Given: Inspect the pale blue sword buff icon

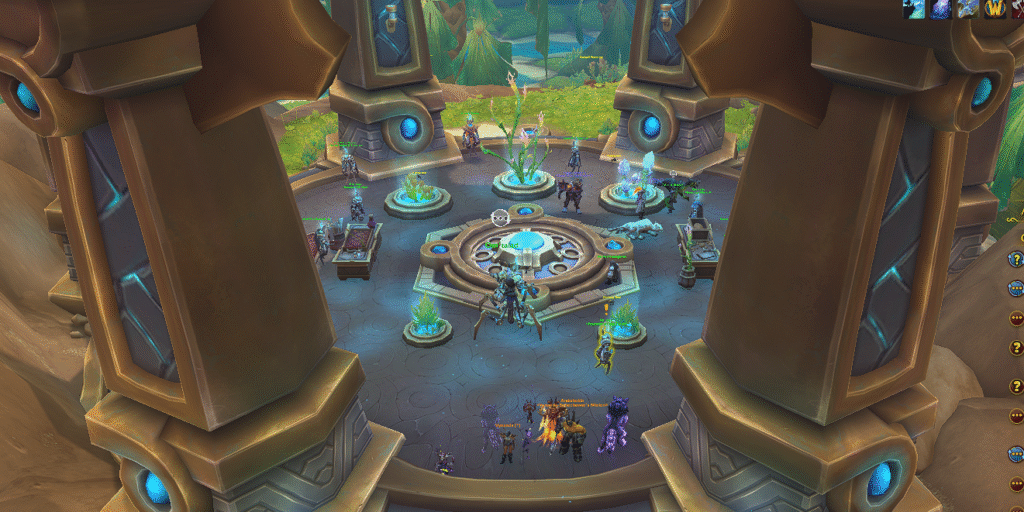Looking at the screenshot, I should [968, 9].
